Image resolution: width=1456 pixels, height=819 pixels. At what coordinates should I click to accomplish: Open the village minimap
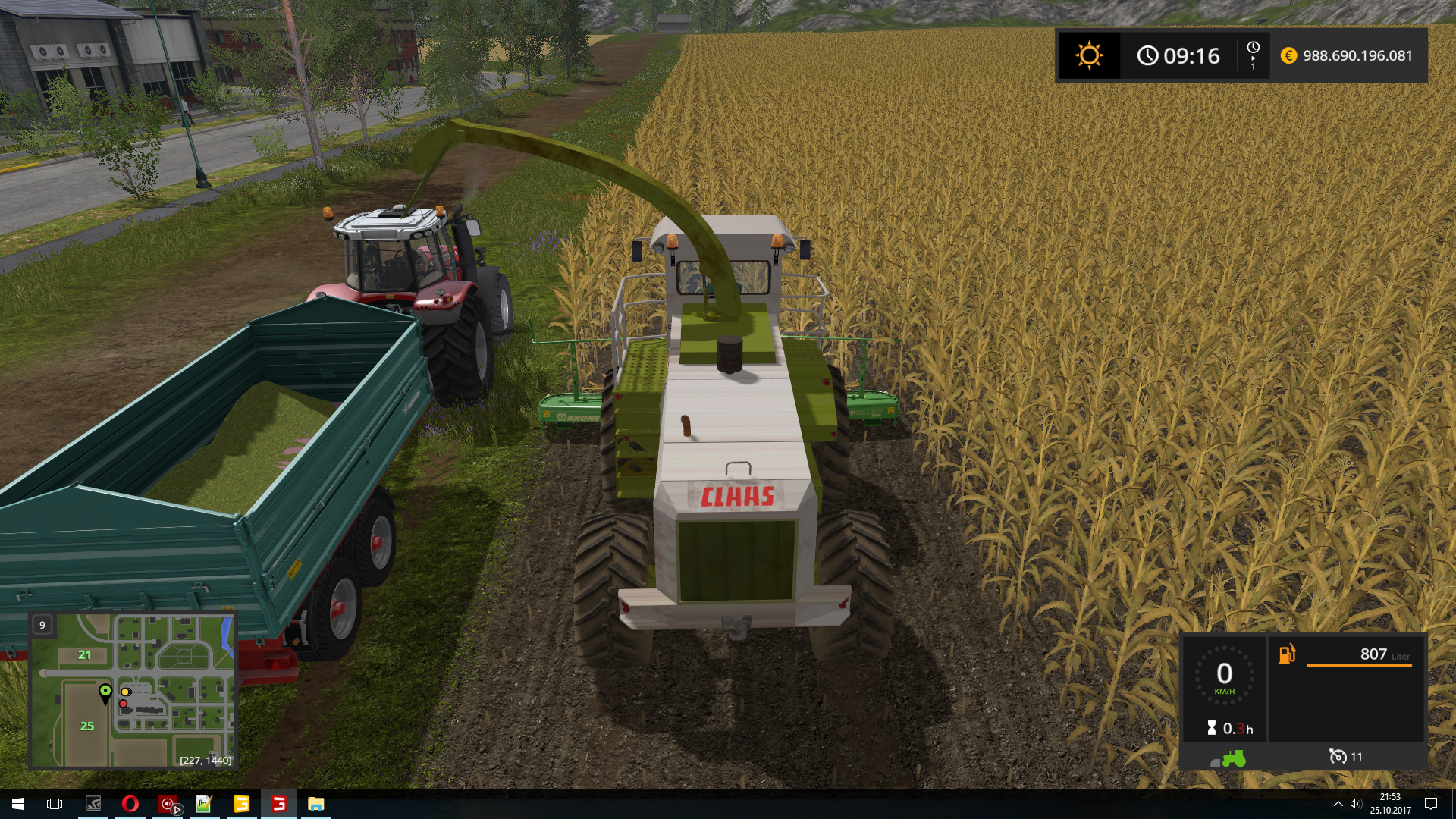pos(133,690)
